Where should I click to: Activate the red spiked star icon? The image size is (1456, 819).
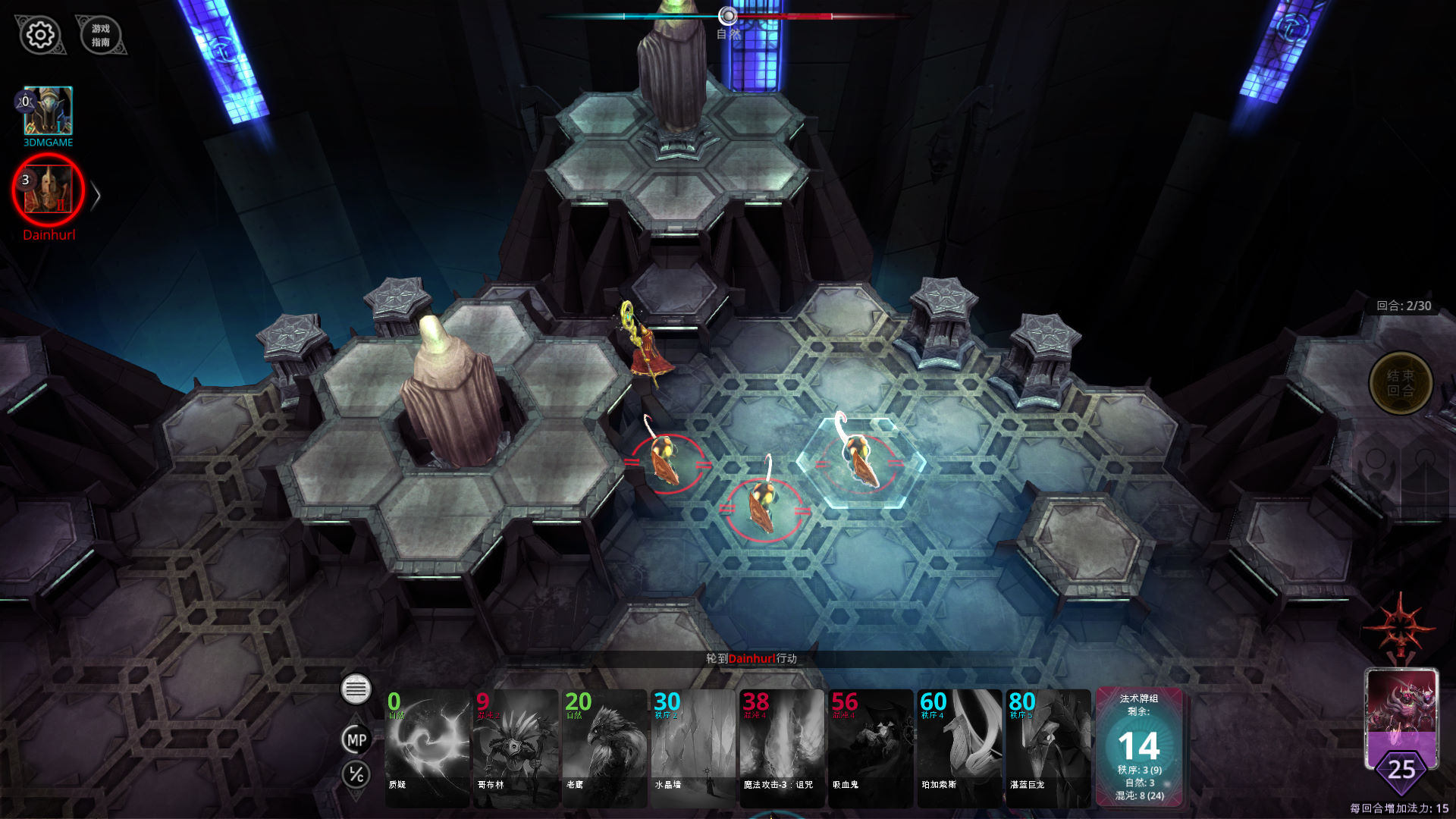click(x=1400, y=627)
